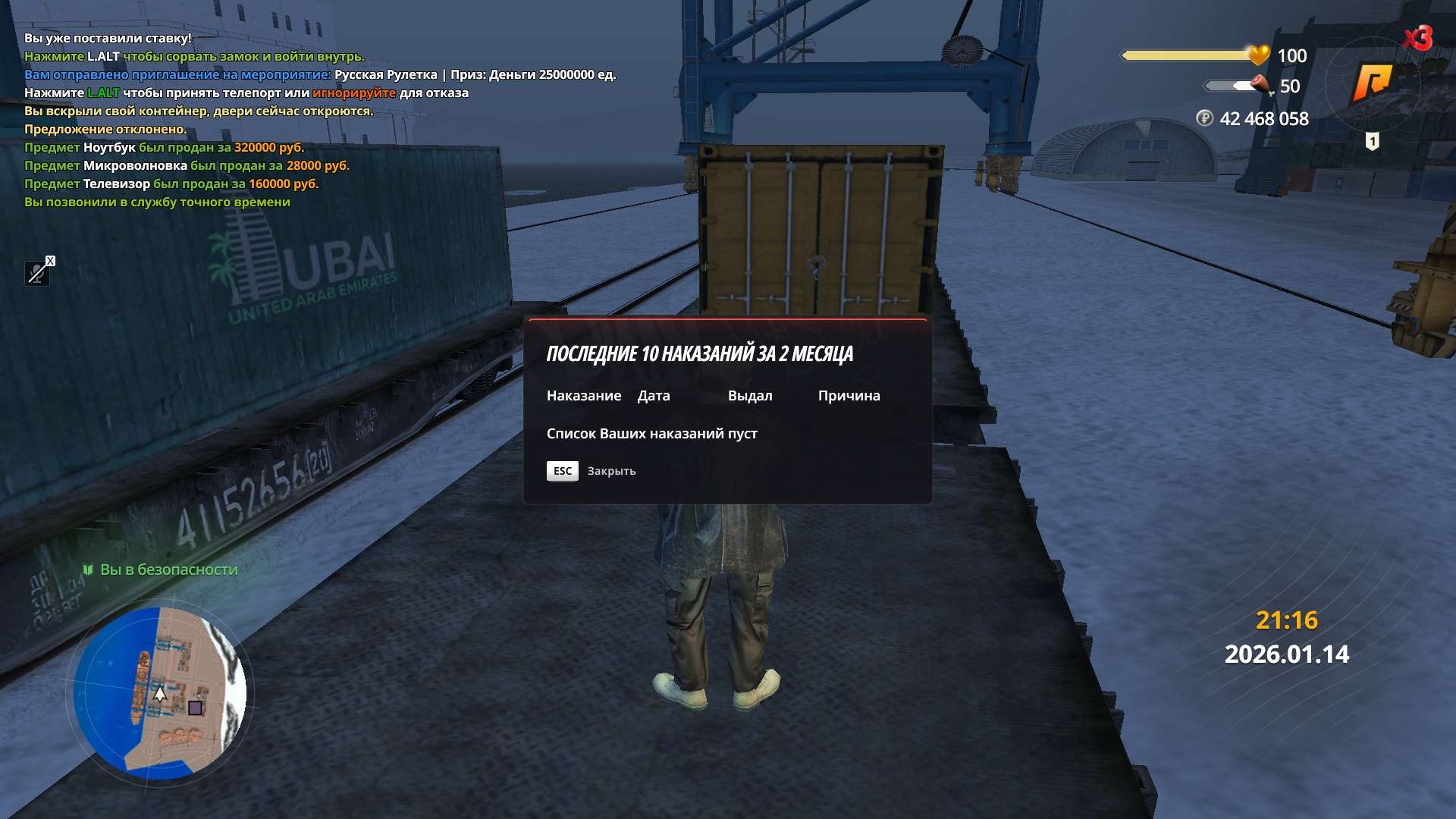This screenshot has height=819, width=1456.
Task: Open the circular minimap
Action: coord(161,692)
